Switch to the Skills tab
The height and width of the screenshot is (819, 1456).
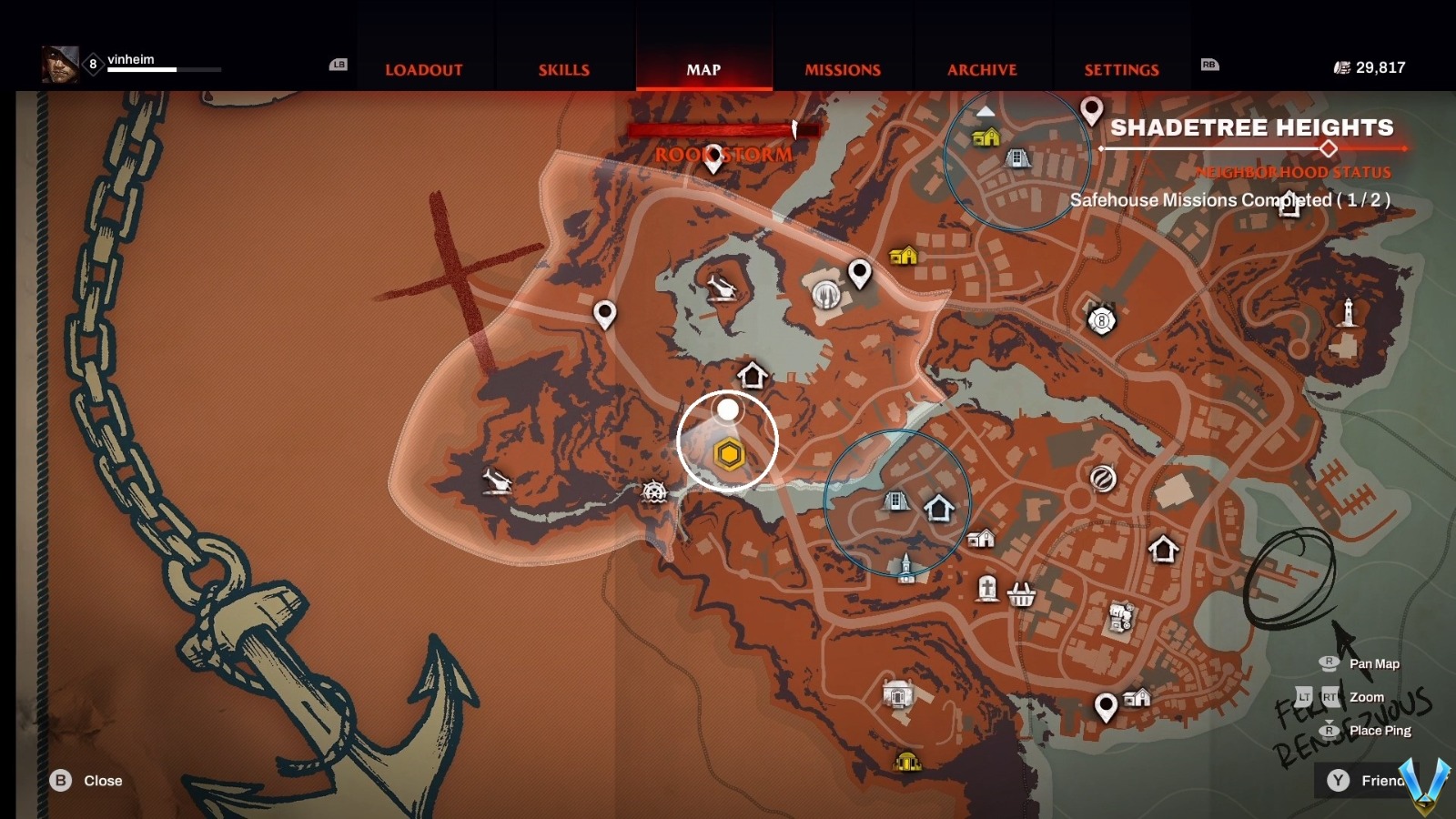coord(563,70)
